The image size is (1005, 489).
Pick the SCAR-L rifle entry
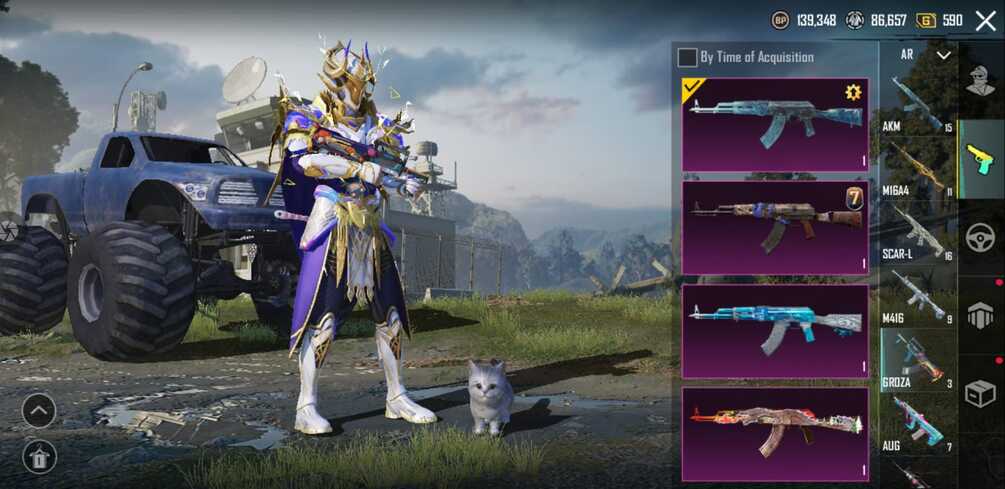[x=916, y=233]
